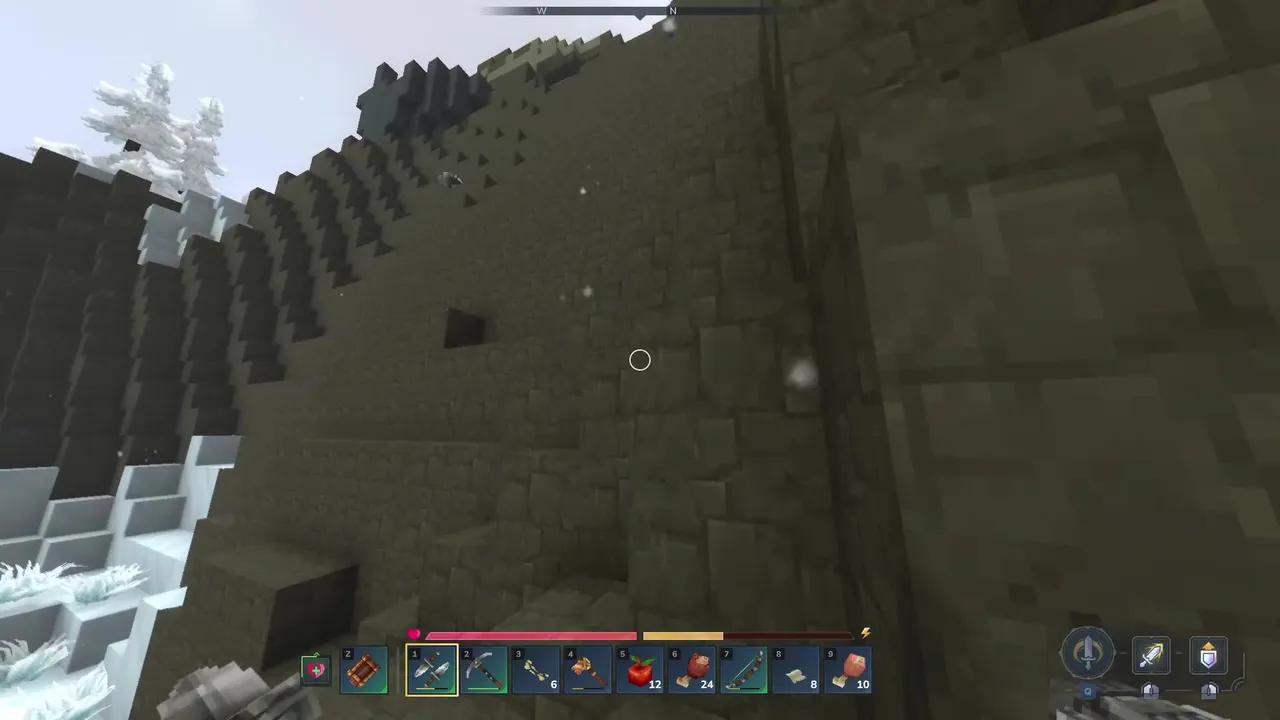Expand the left mouse binding under sword ability
The image size is (1280, 720).
(1151, 691)
